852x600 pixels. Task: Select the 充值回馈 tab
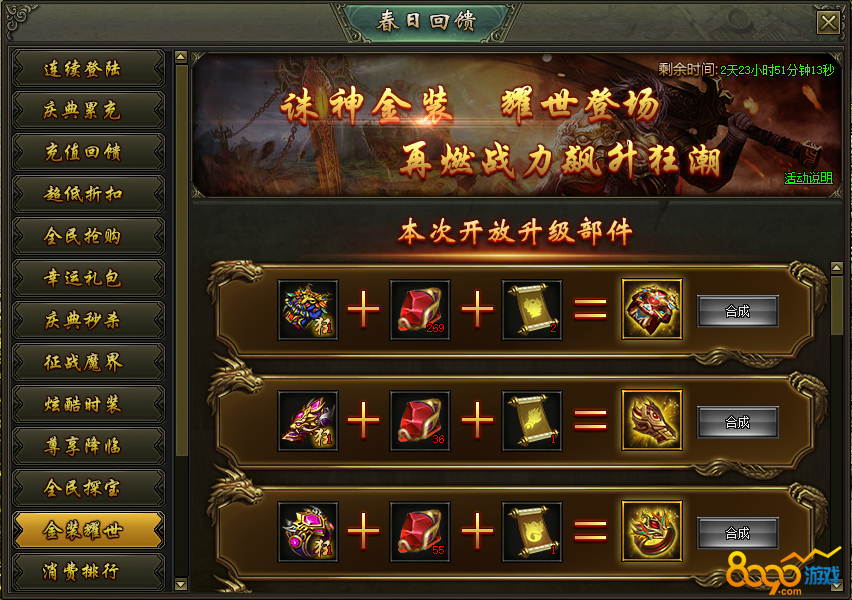coord(88,152)
